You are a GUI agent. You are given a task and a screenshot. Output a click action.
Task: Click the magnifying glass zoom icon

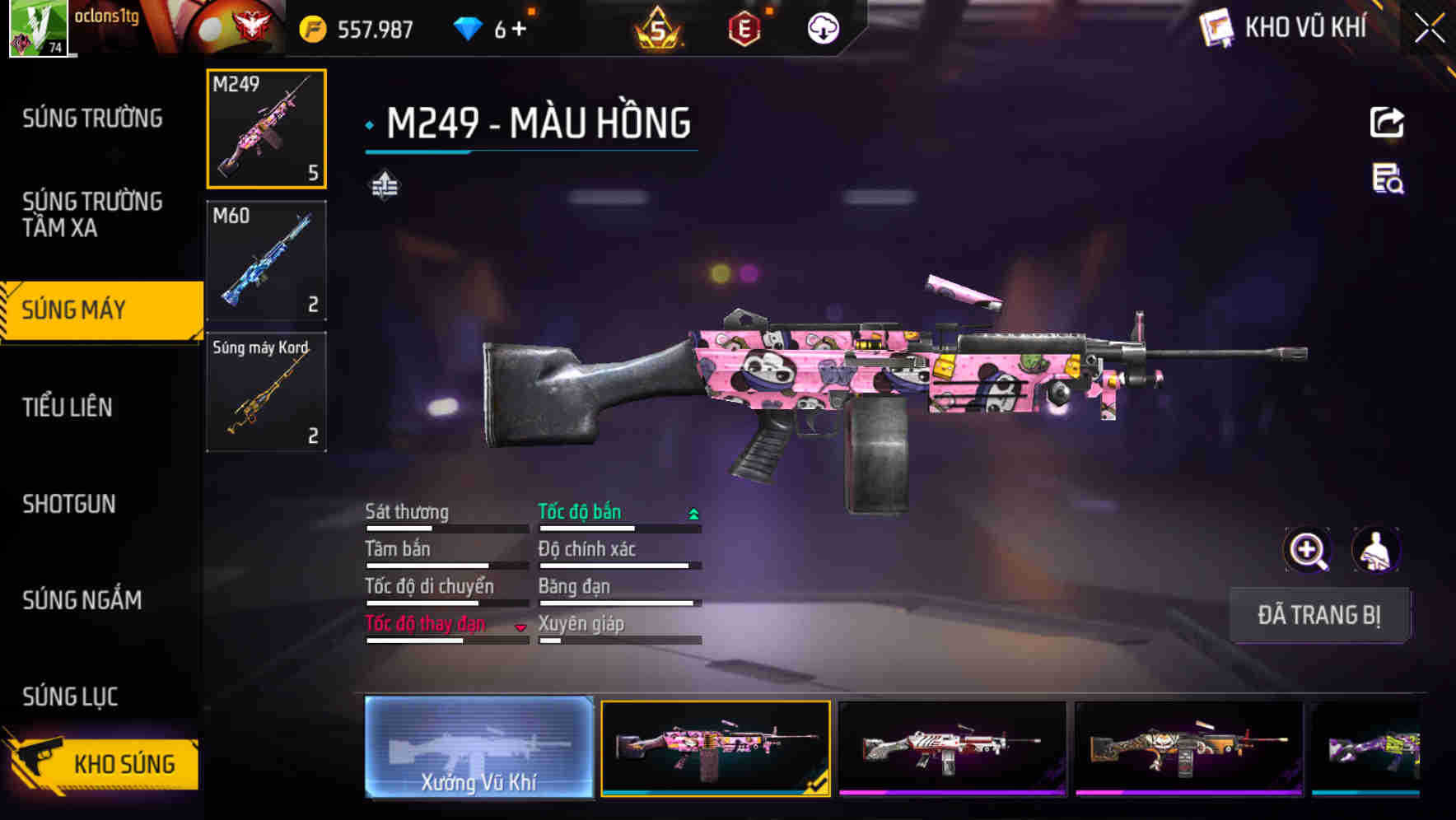[1305, 550]
